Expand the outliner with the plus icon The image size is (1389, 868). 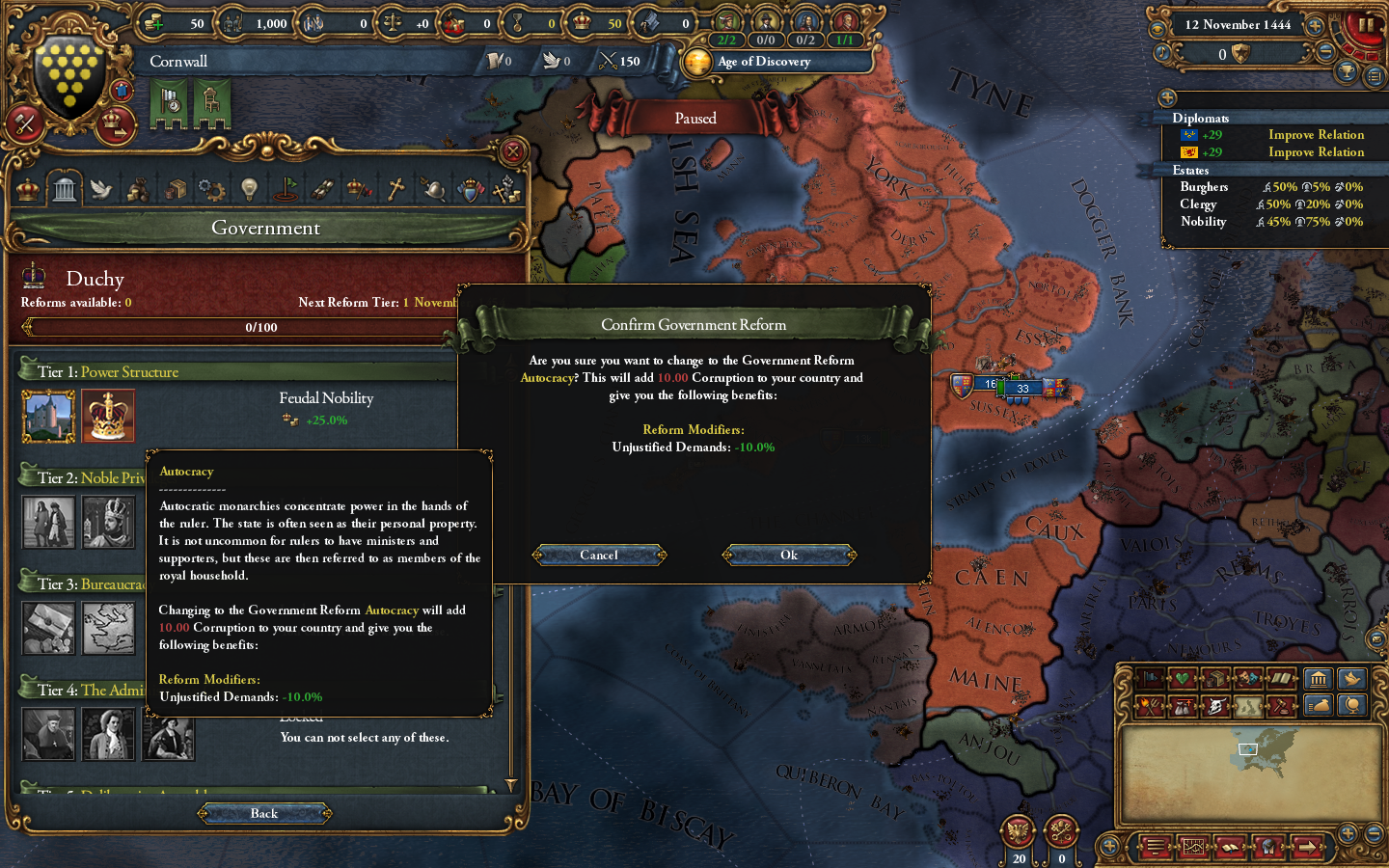point(1168,97)
